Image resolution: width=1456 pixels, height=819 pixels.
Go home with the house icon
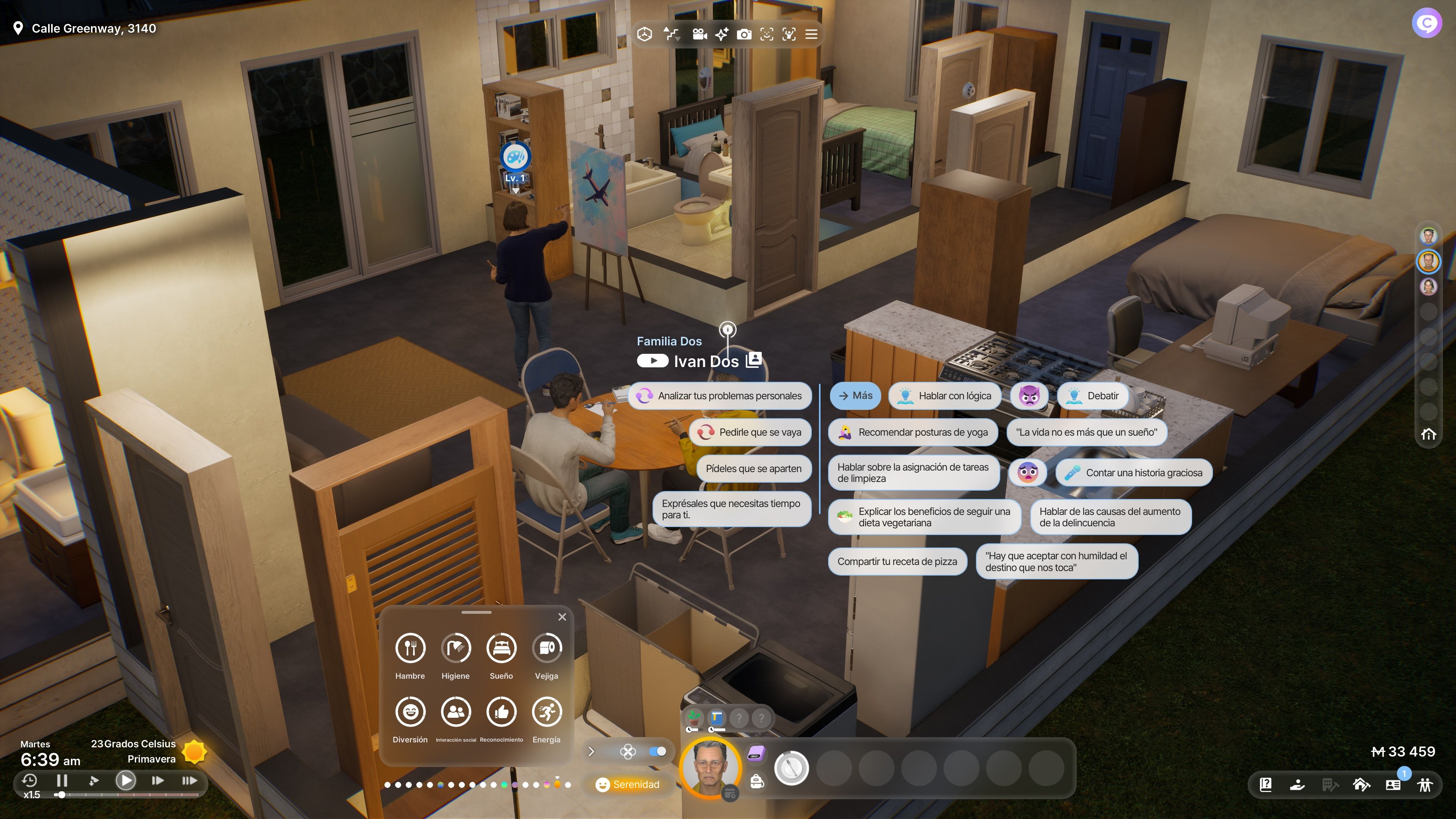pos(1428,434)
